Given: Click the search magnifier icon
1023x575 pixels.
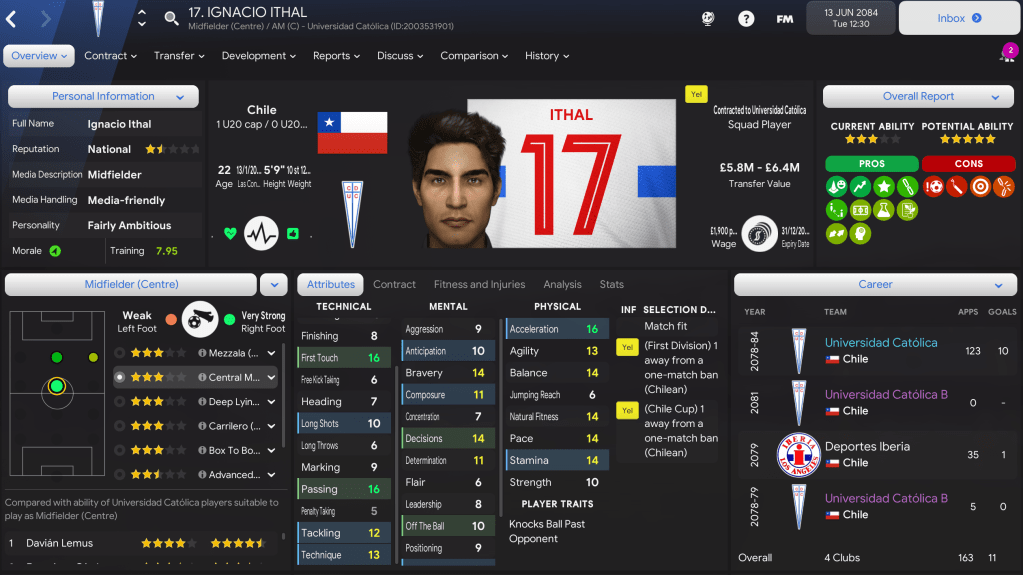Looking at the screenshot, I should click(x=171, y=18).
